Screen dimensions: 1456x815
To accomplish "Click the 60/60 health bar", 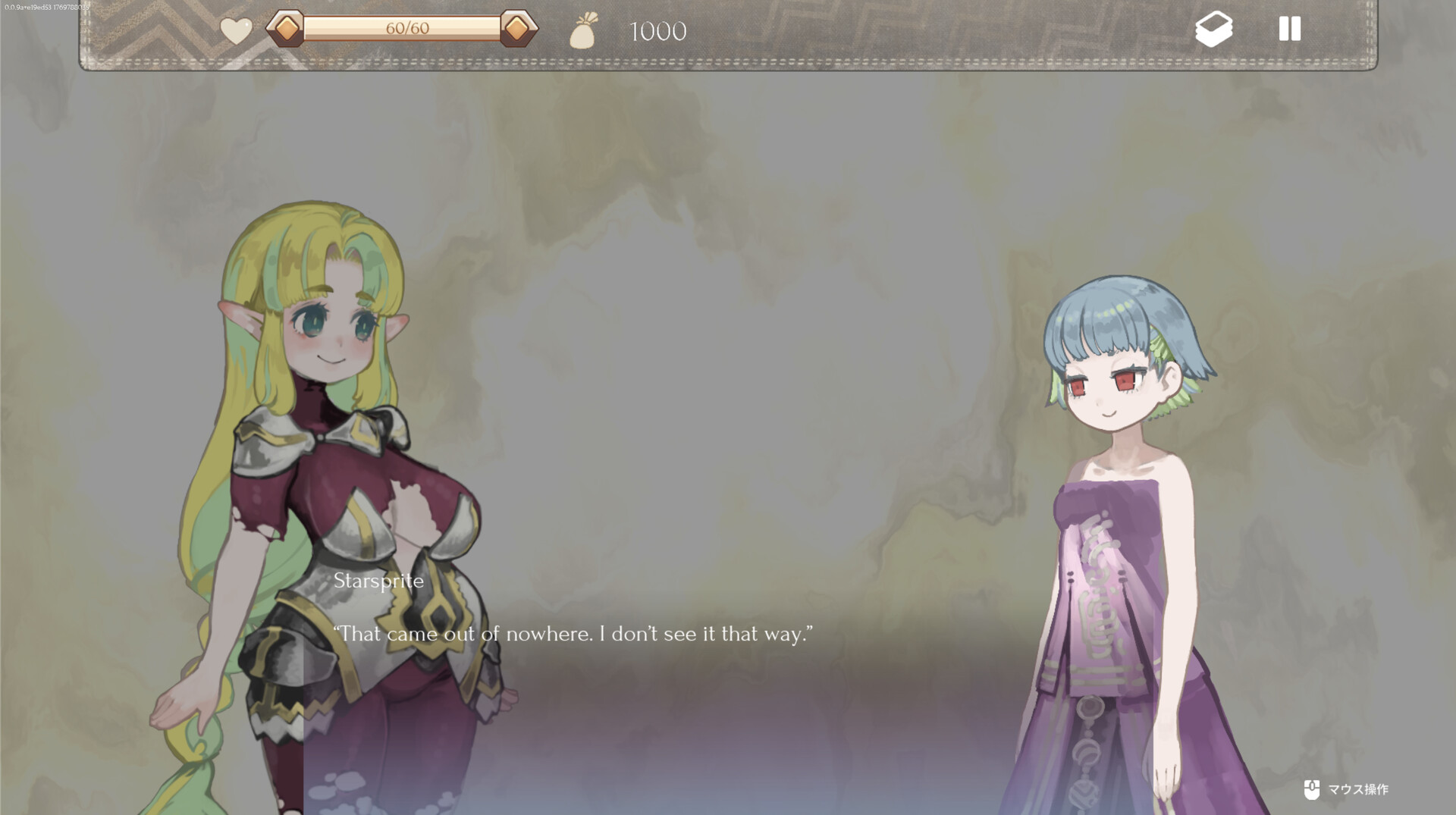I will click(402, 29).
